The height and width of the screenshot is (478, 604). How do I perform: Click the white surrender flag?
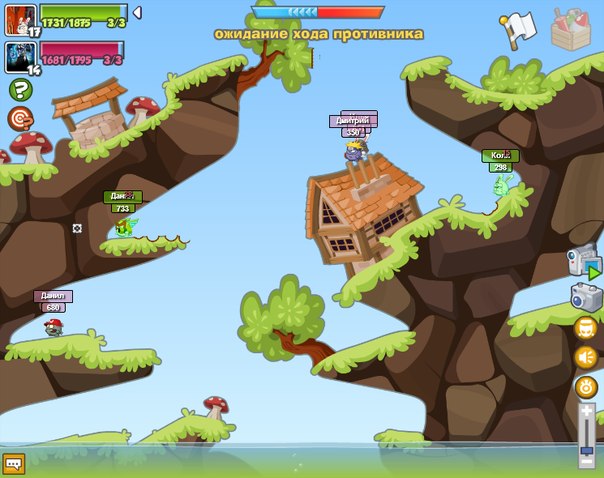click(519, 28)
